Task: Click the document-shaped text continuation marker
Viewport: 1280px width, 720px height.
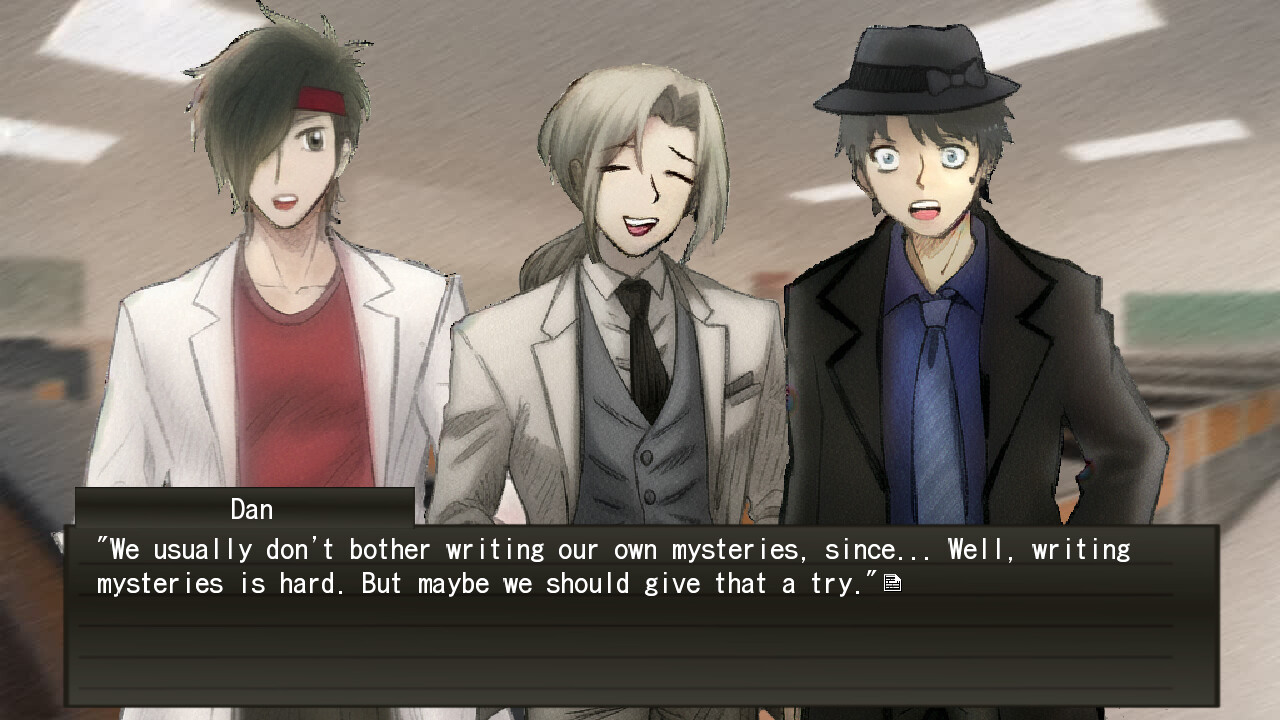Action: pos(893,581)
